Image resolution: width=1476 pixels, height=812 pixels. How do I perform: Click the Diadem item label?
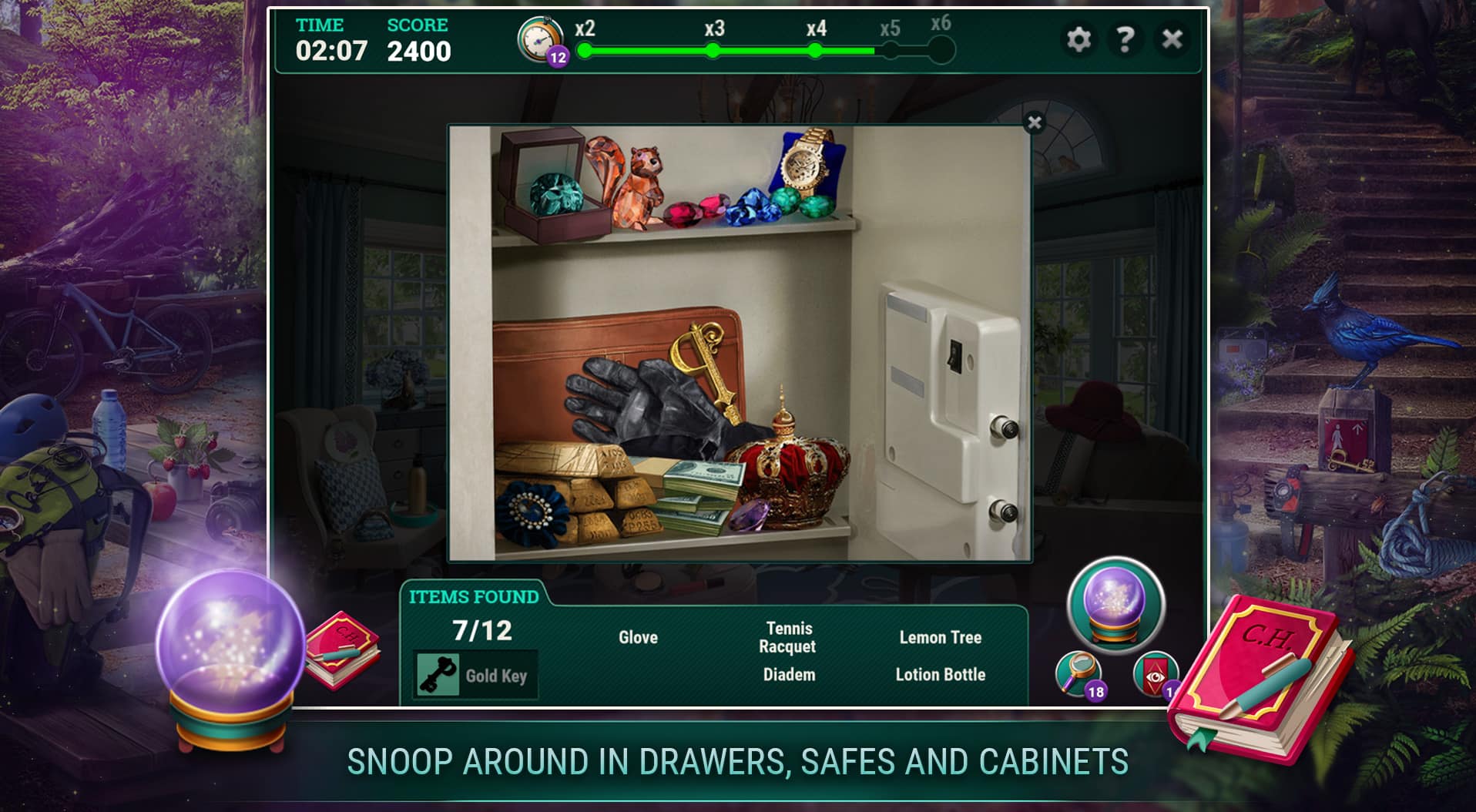(x=788, y=674)
